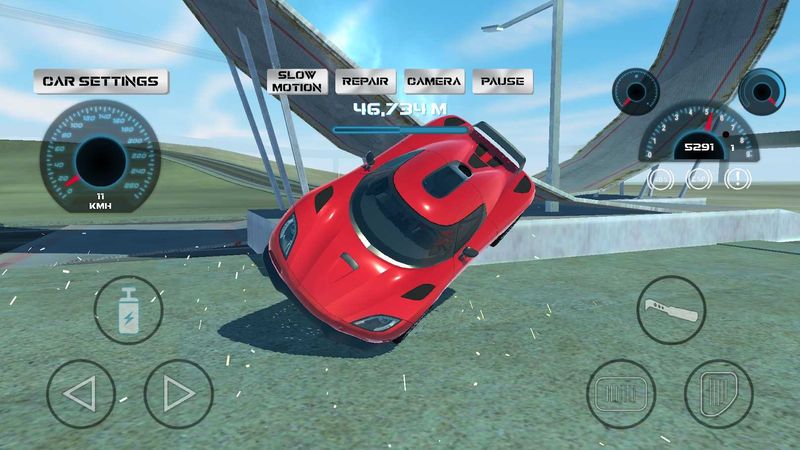Open the Car Settings menu
Image resolution: width=800 pixels, height=450 pixels.
point(101,81)
